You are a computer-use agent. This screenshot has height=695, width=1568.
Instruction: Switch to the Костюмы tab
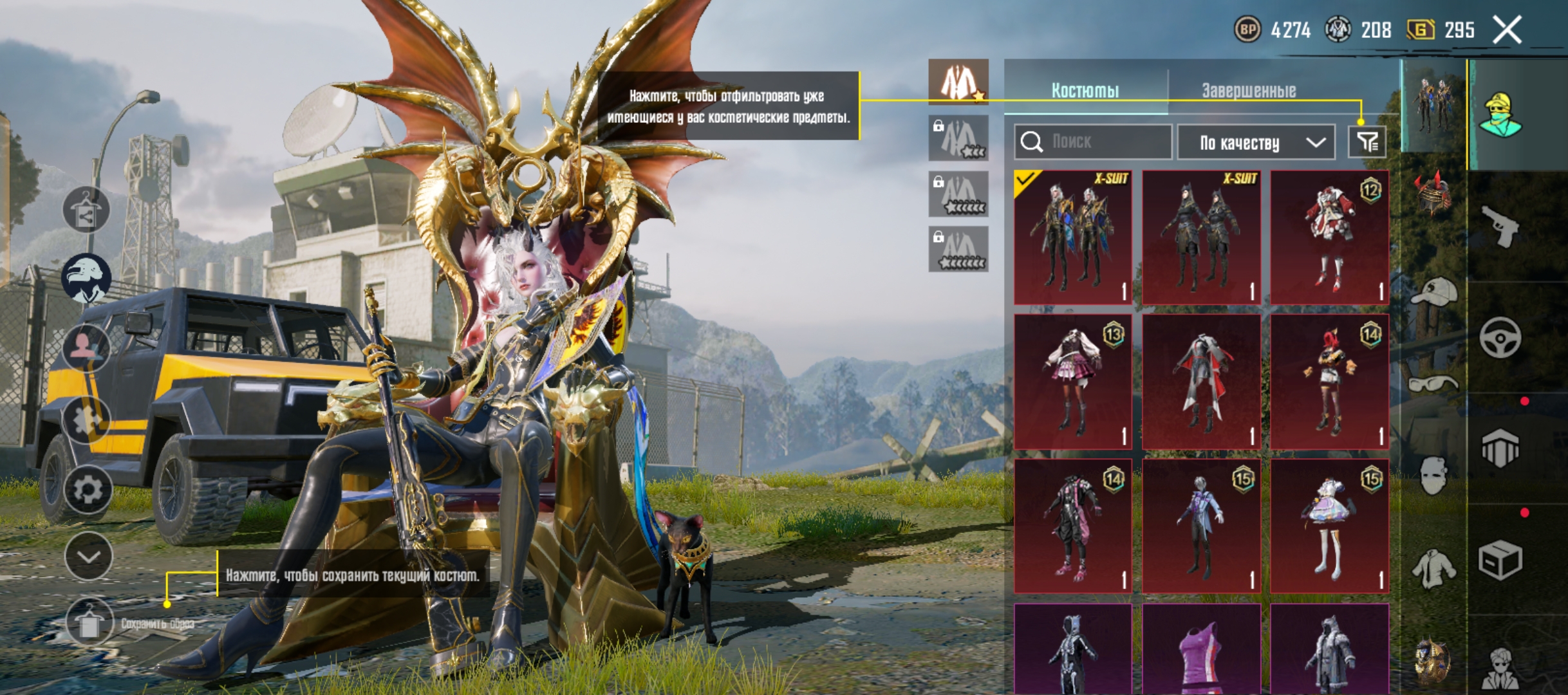(1085, 90)
